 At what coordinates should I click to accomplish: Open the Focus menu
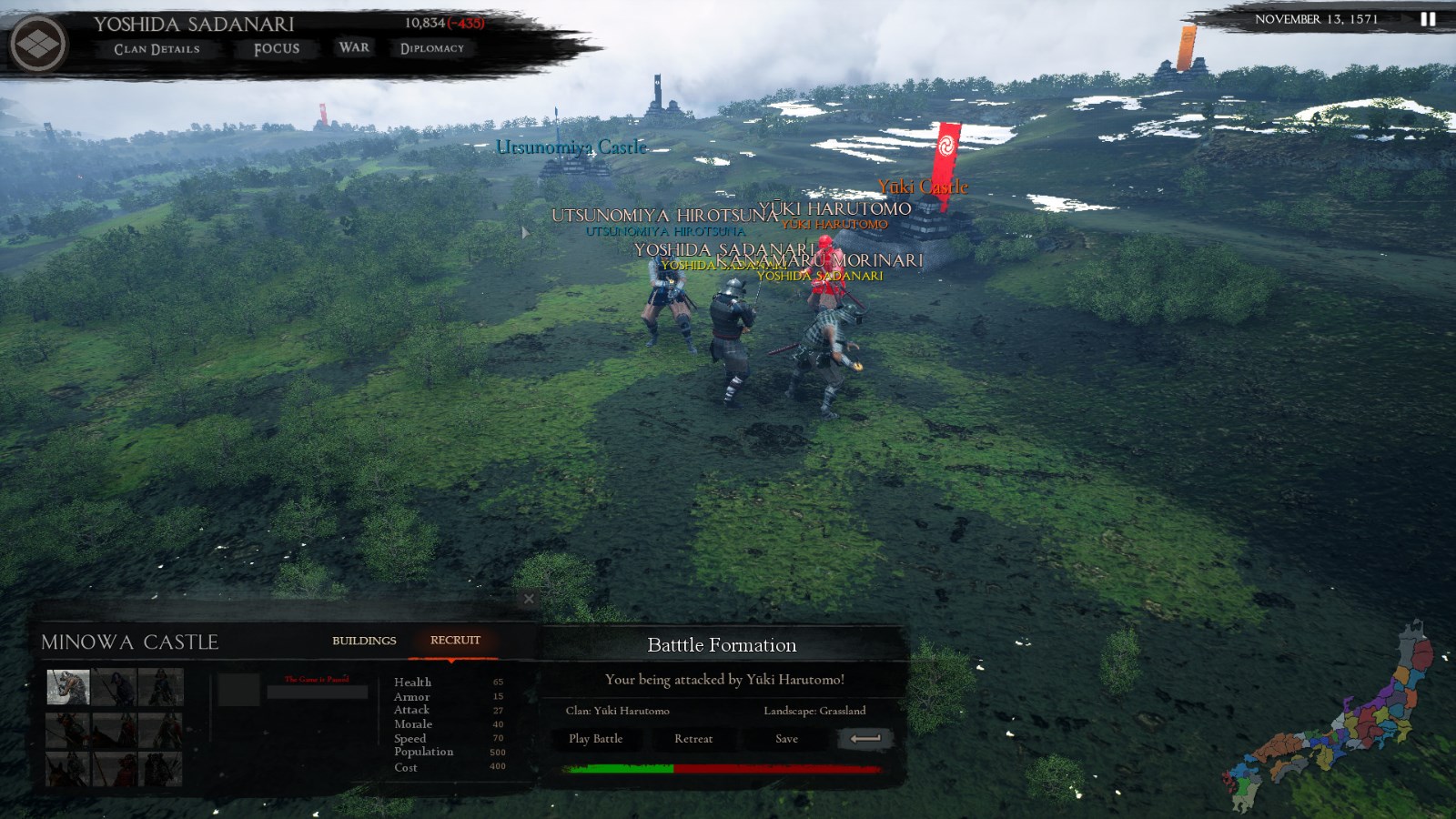coord(277,49)
